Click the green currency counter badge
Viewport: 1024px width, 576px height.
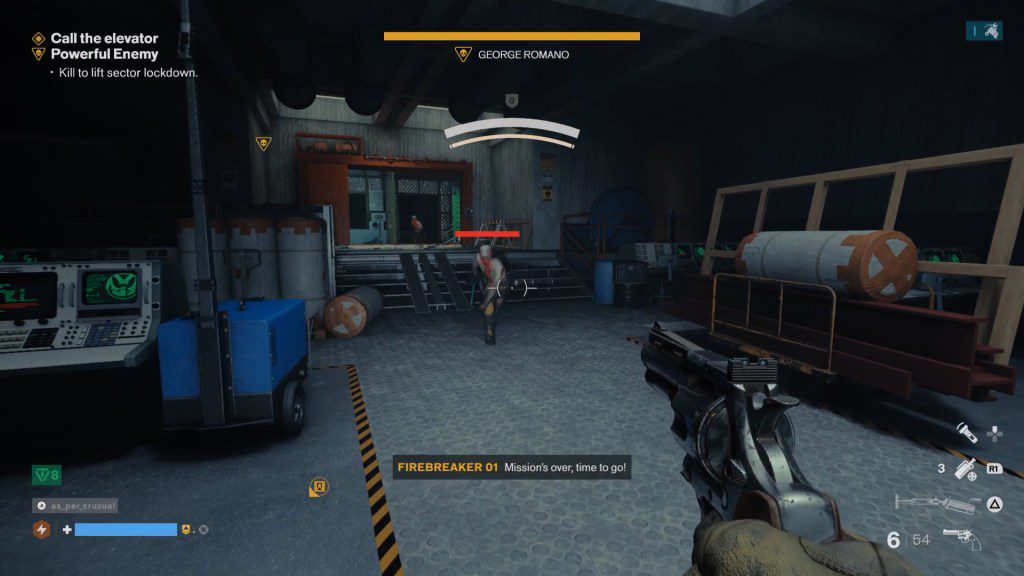(46, 475)
